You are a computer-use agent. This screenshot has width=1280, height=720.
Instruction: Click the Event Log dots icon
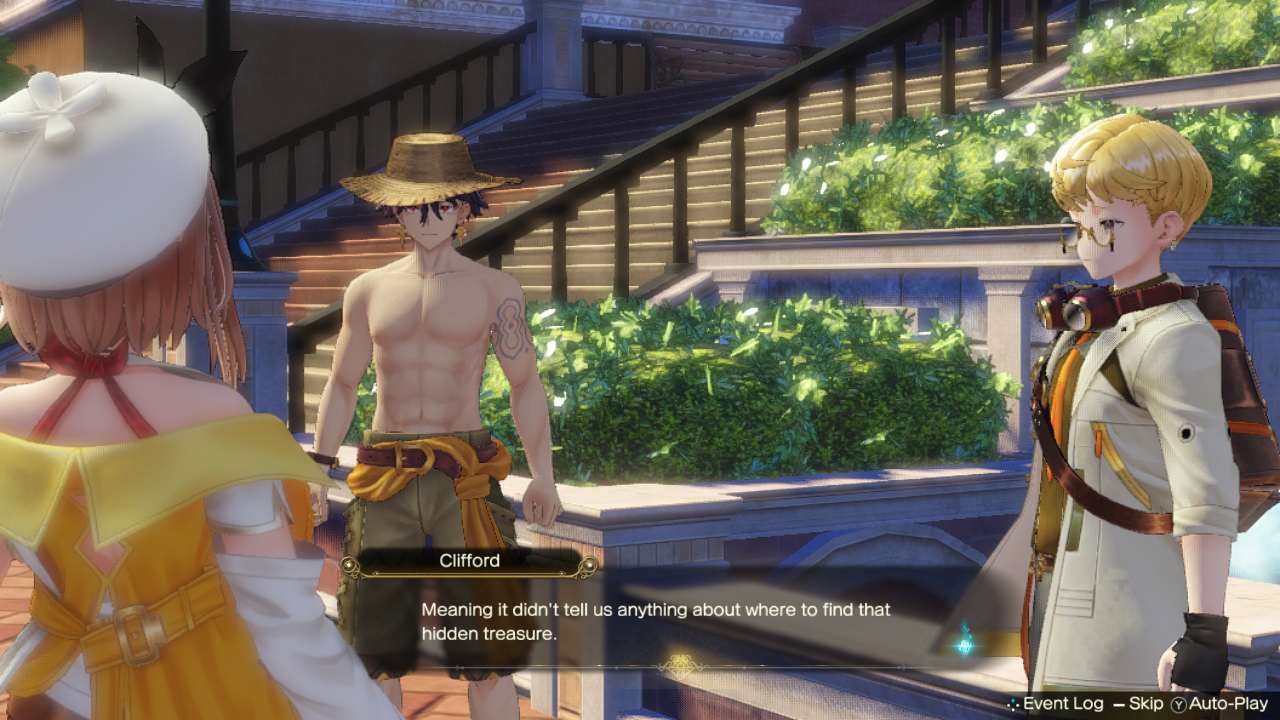[x=1012, y=703]
